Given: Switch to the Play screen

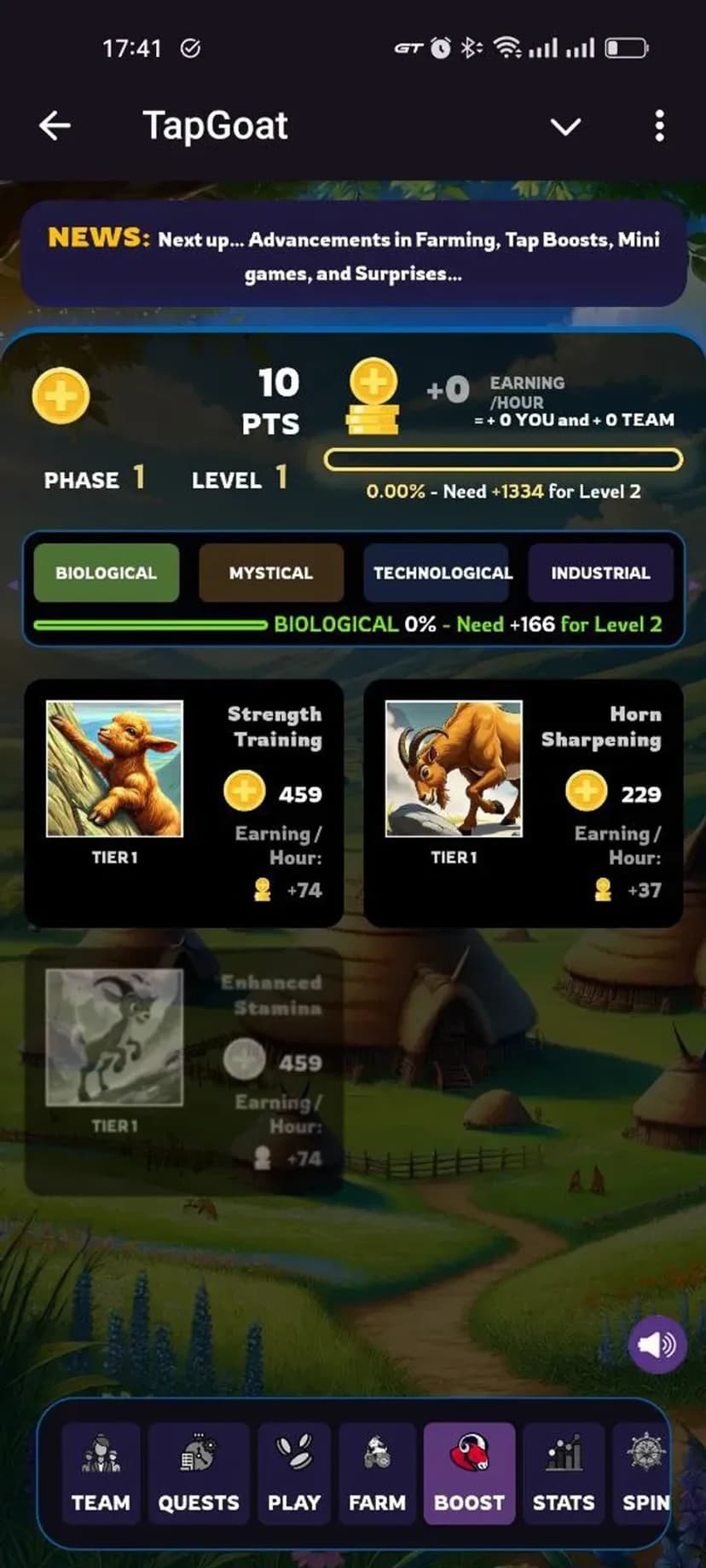Looking at the screenshot, I should tap(294, 1473).
